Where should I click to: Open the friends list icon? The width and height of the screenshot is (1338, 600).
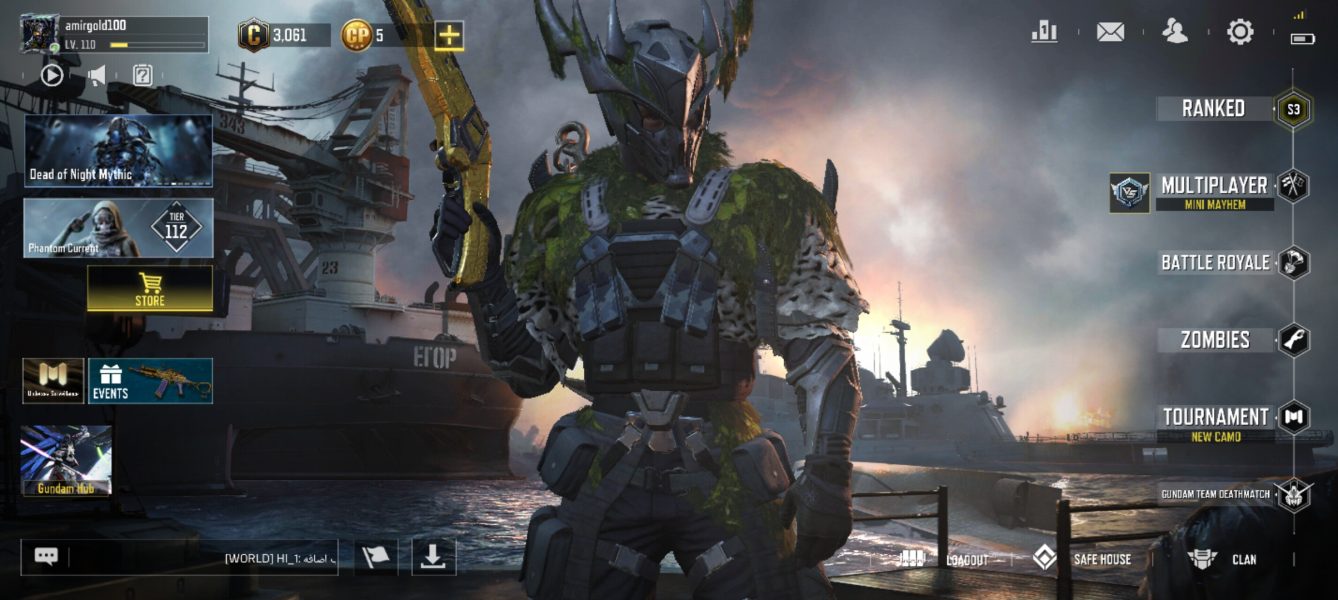coord(1175,32)
